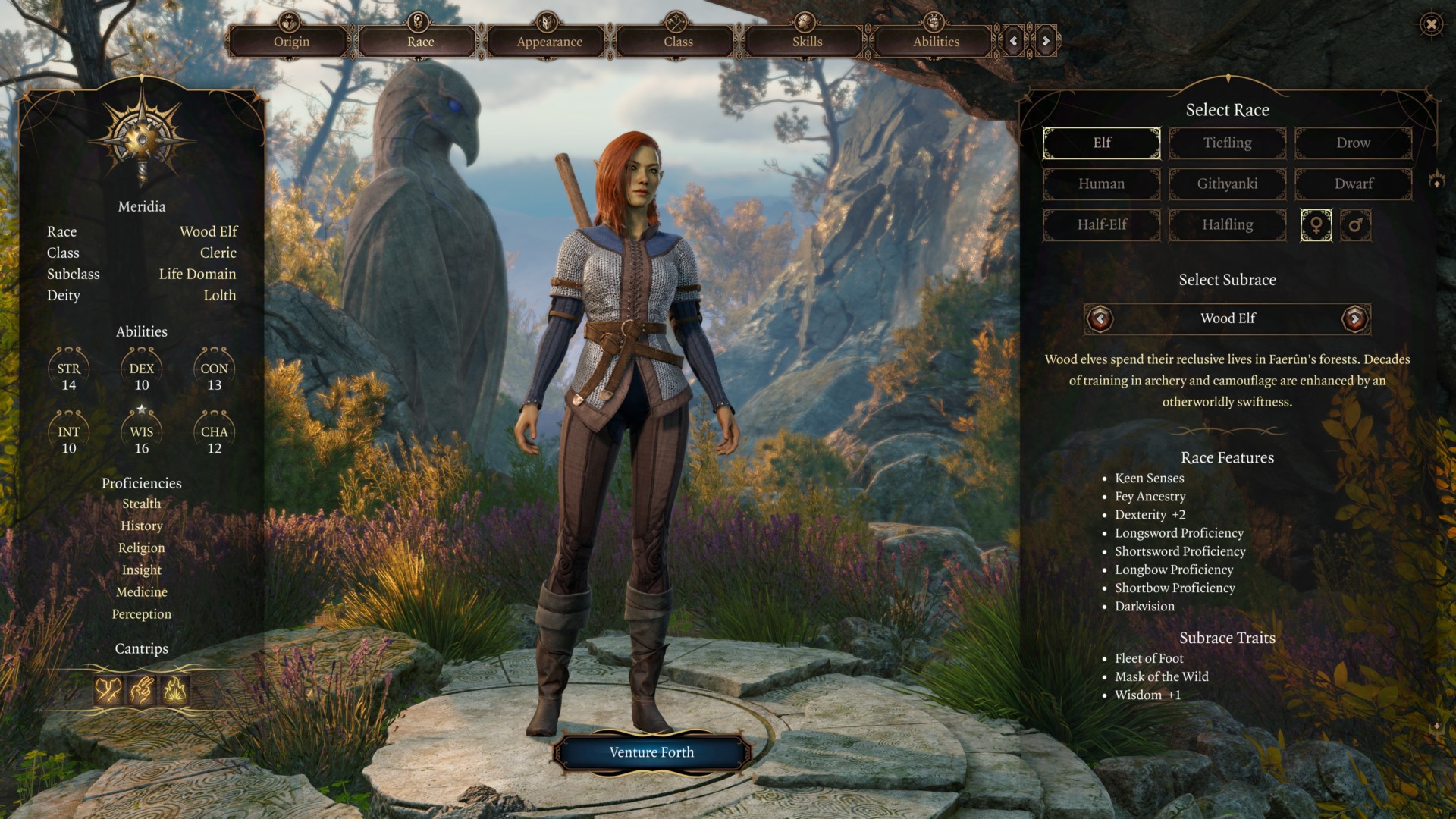Pick the Human race

pyautogui.click(x=1101, y=184)
